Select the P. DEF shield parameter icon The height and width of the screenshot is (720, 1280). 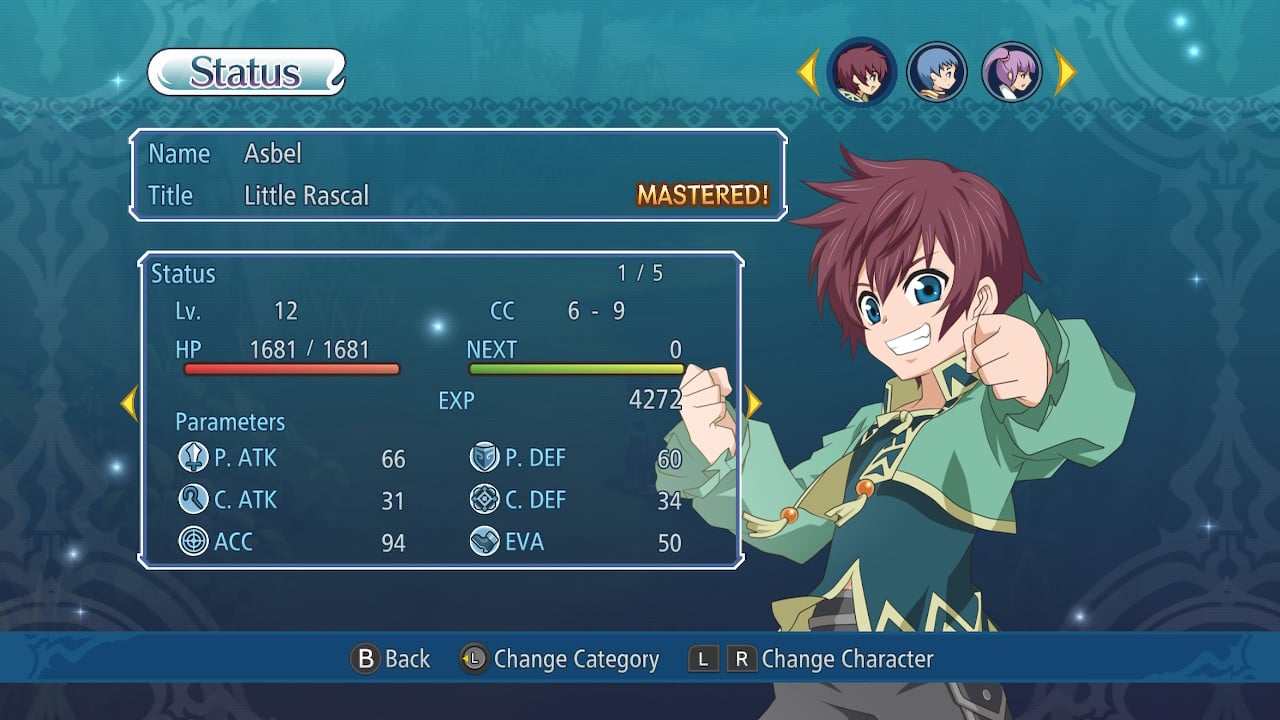pos(487,458)
